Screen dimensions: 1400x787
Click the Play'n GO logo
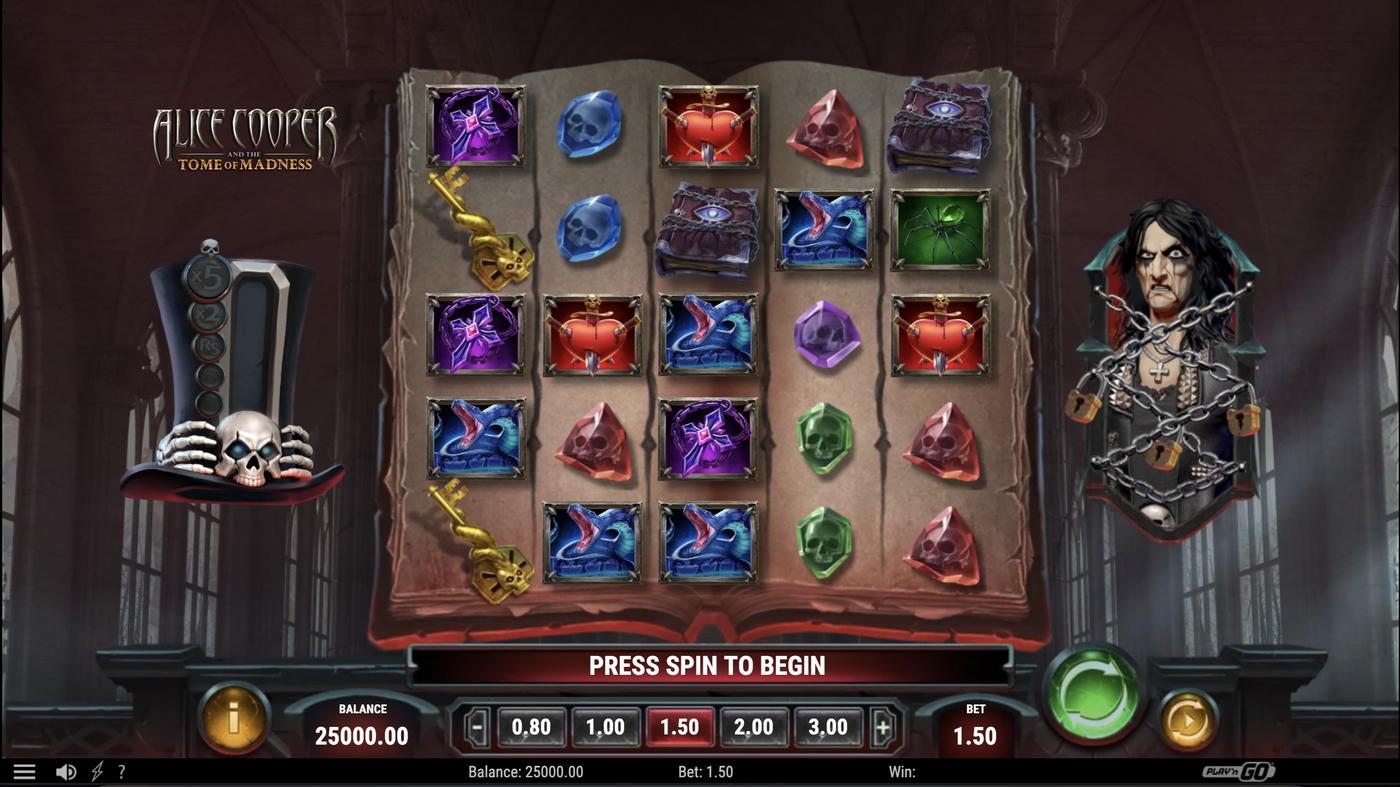[1240, 770]
